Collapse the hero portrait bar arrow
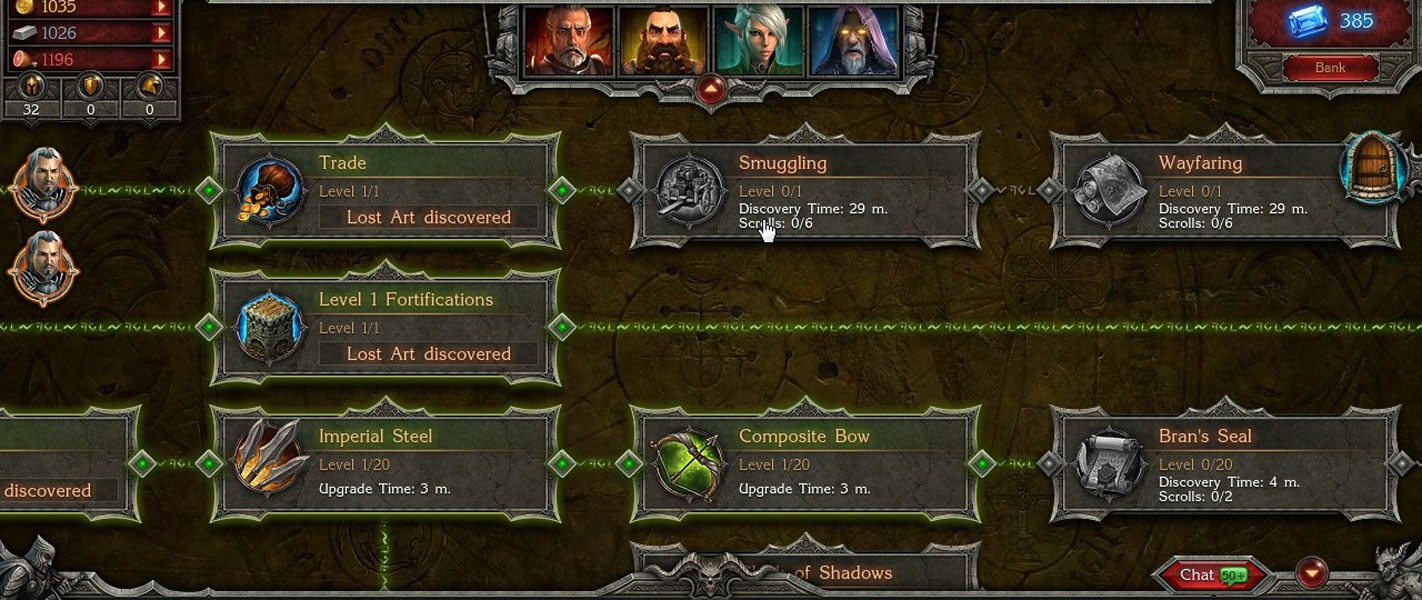This screenshot has height=600, width=1422. pos(710,90)
